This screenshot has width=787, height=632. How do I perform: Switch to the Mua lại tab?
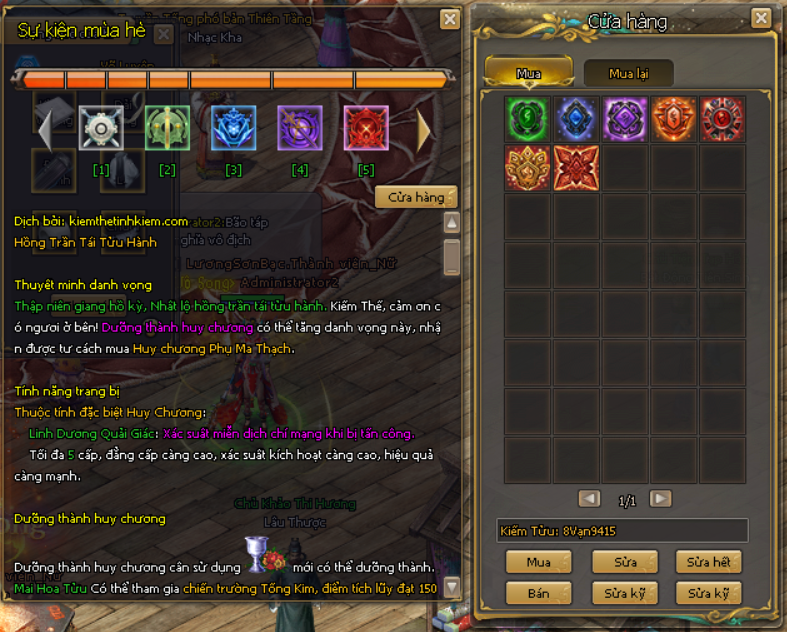[628, 73]
